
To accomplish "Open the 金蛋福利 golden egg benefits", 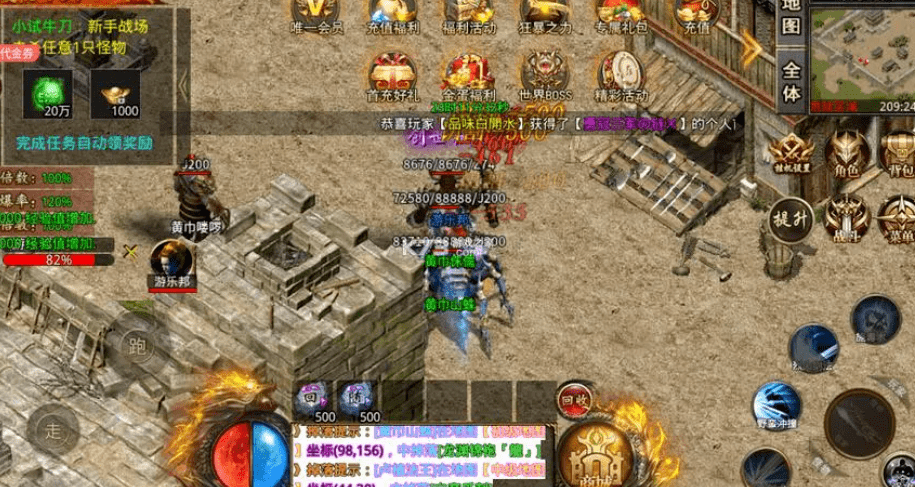I will (x=466, y=77).
